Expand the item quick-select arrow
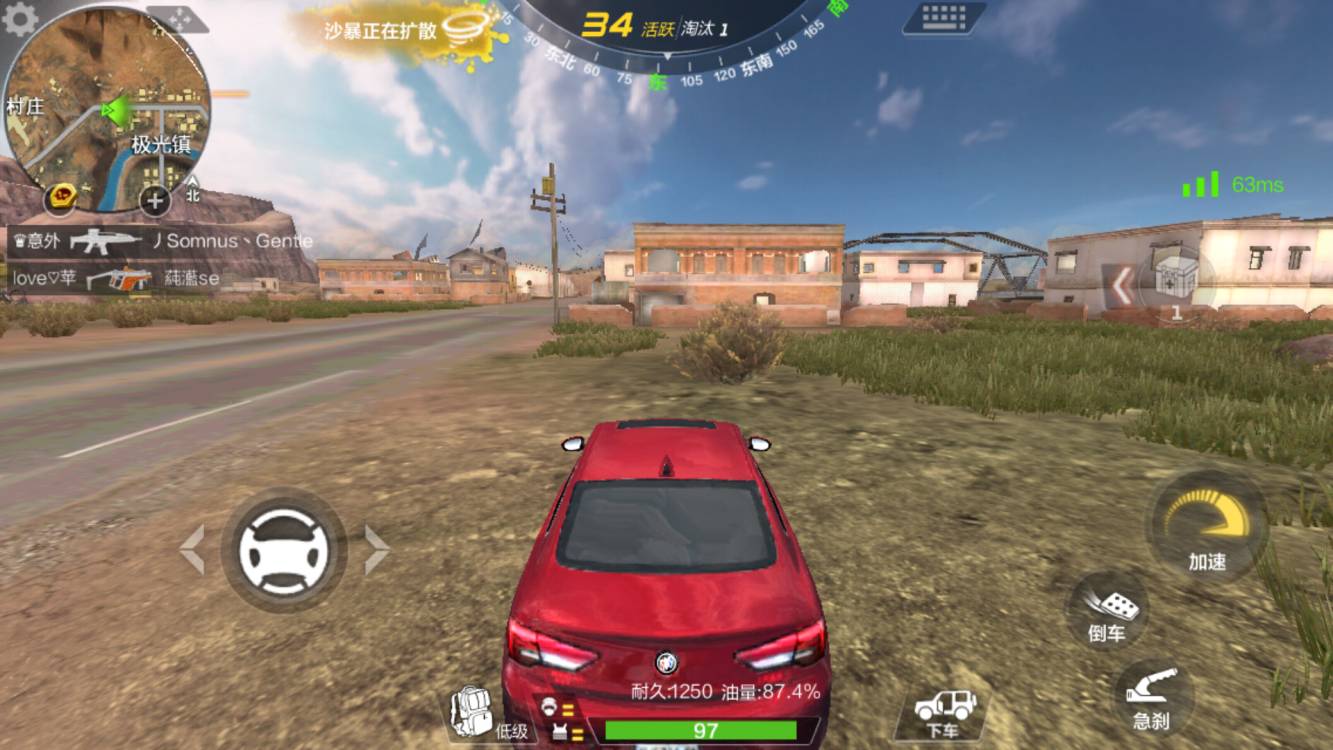This screenshot has height=750, width=1333. click(1122, 286)
